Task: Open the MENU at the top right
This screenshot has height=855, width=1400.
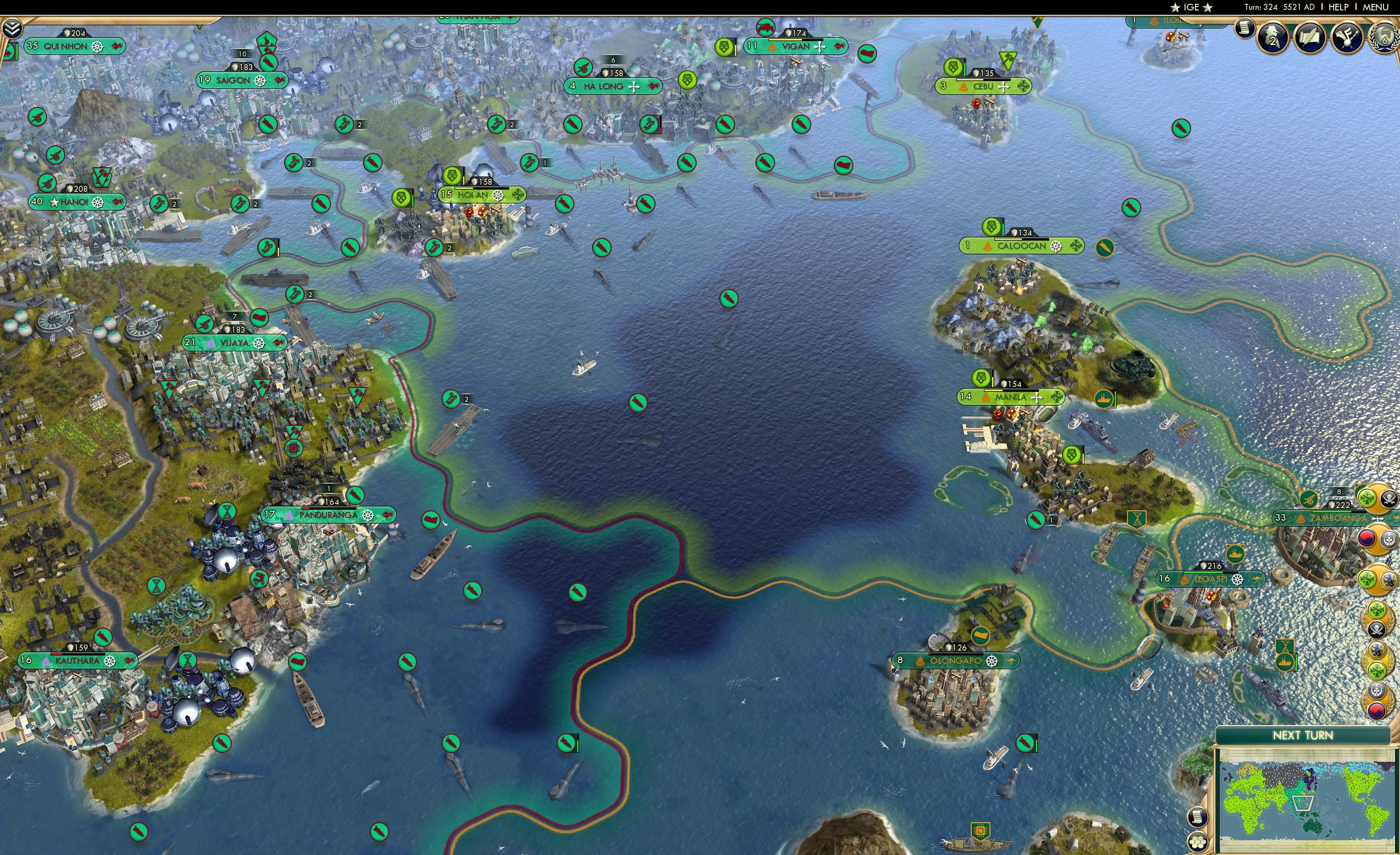Action: tap(1375, 7)
